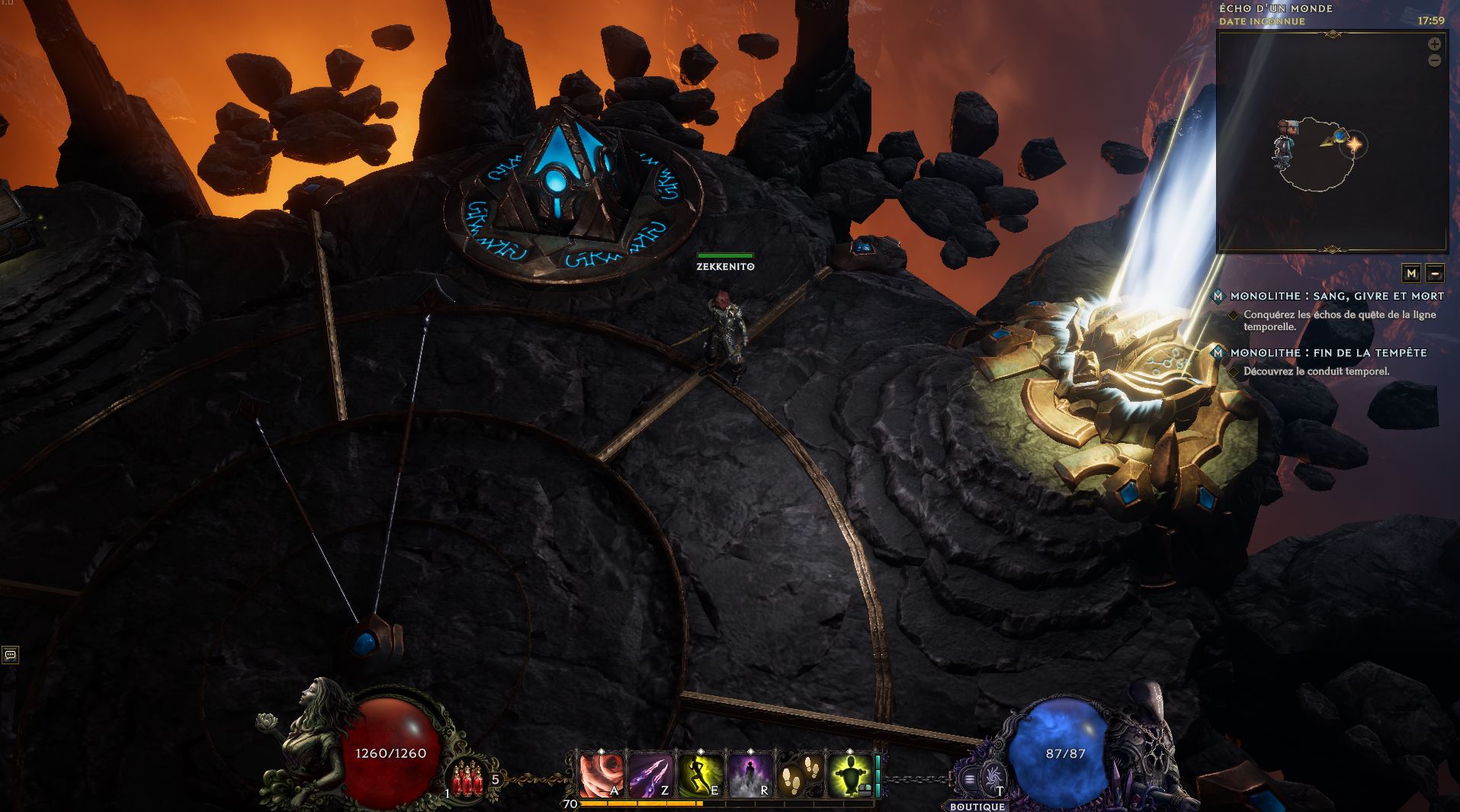Viewport: 1460px width, 812px height.
Task: Select the Monolithe: Sang, Givre et Mort quest
Action: [x=1336, y=296]
